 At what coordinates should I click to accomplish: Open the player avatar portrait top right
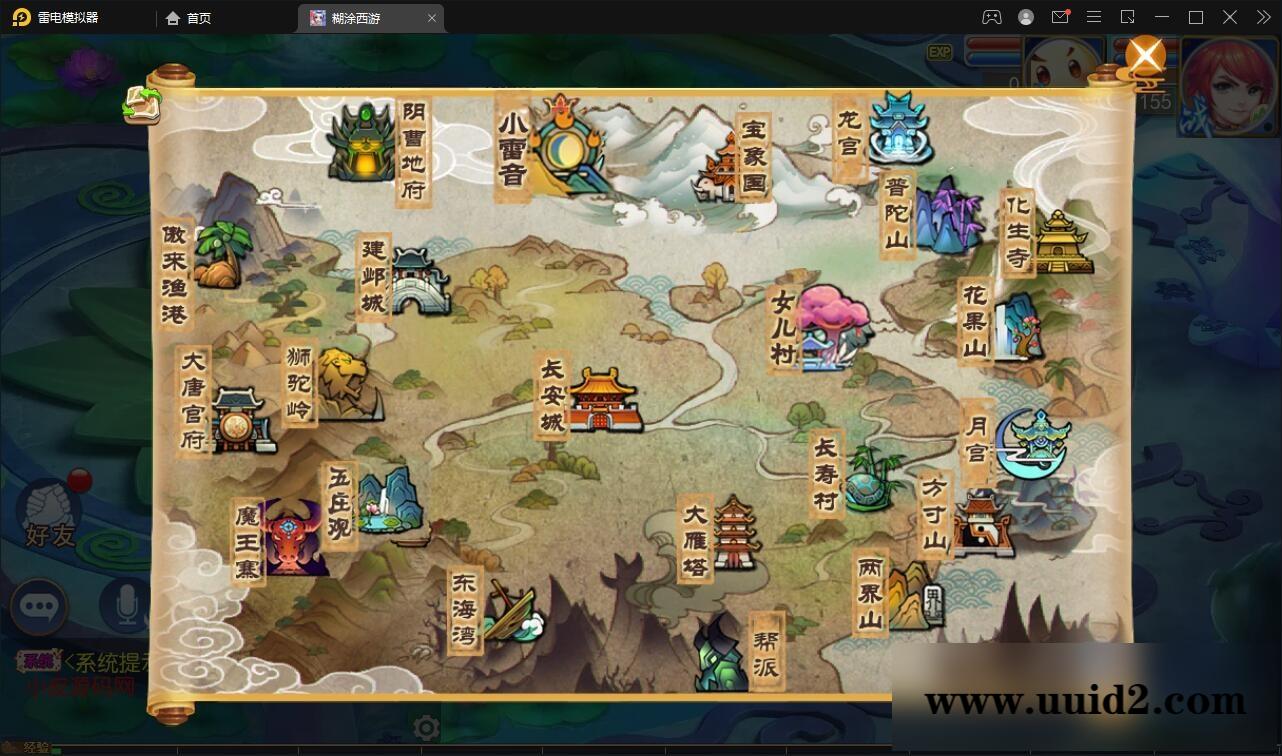(x=1228, y=83)
